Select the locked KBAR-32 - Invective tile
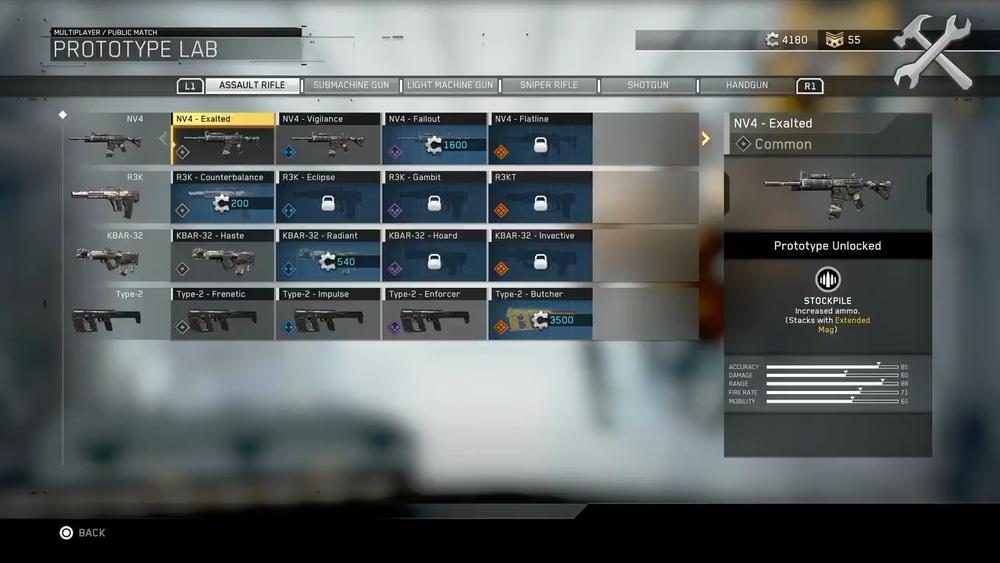Screen dimensions: 1000x563 point(541,255)
